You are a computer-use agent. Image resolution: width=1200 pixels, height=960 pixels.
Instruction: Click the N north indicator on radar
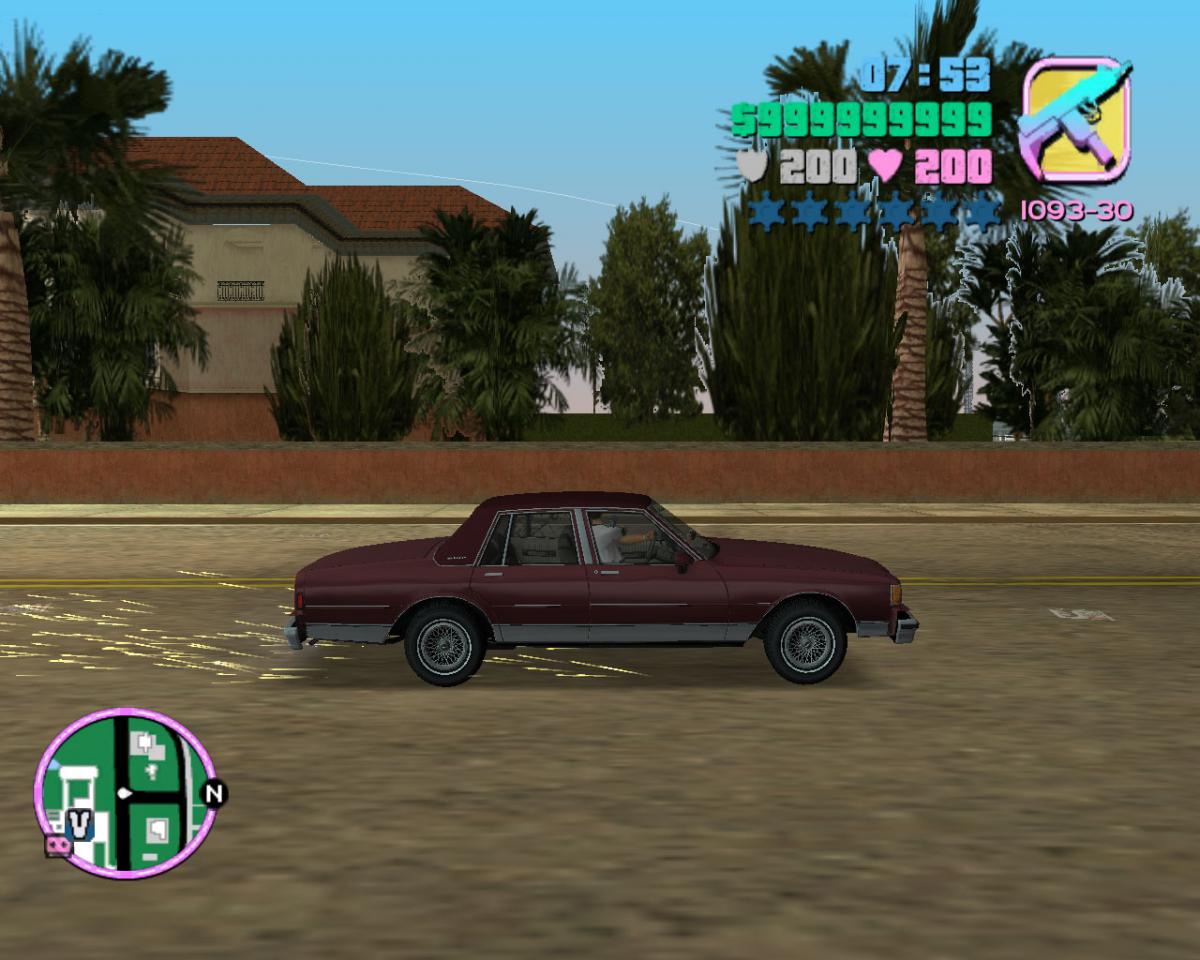click(213, 794)
